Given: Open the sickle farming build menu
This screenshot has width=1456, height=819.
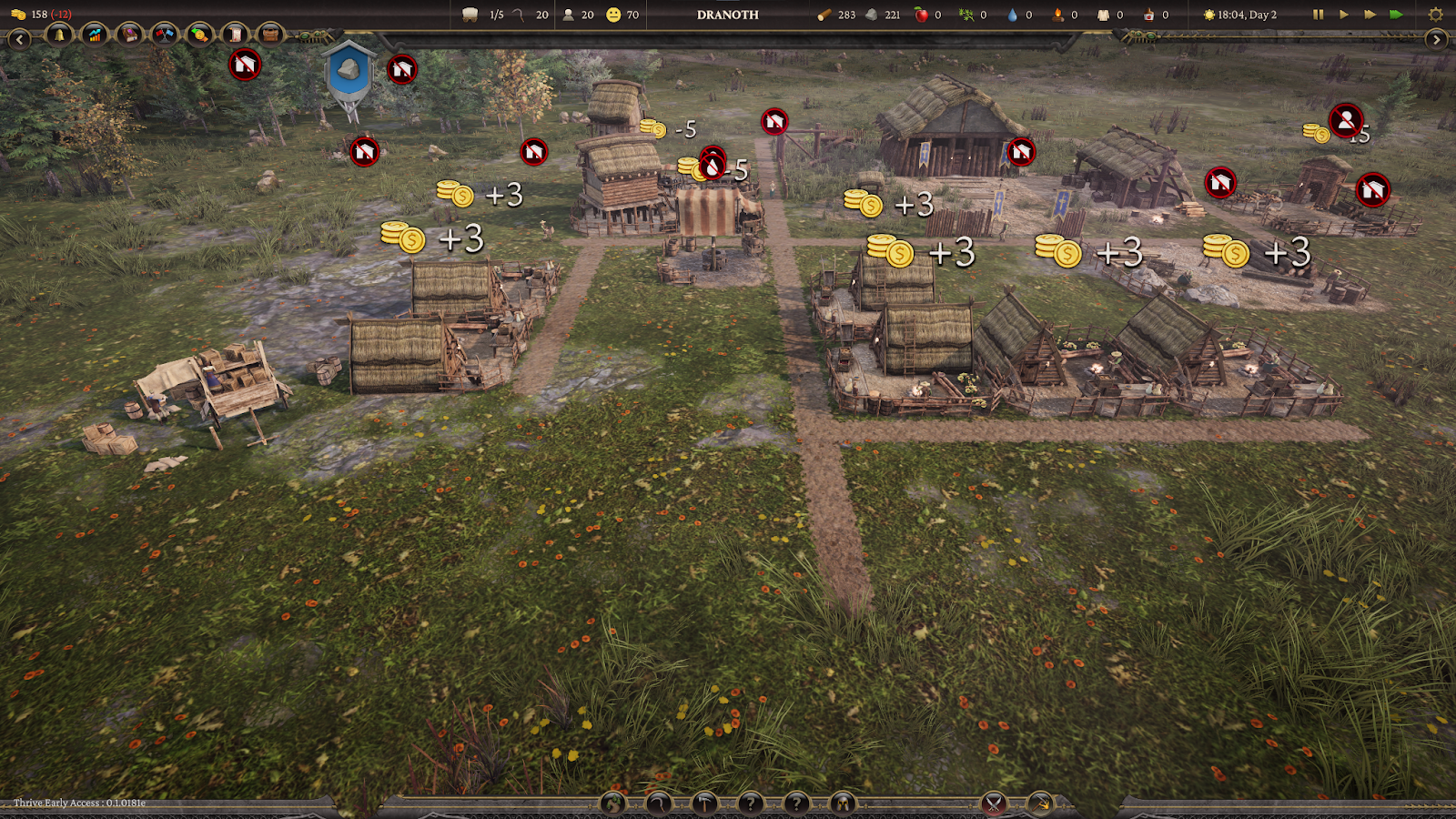Looking at the screenshot, I should click(659, 804).
